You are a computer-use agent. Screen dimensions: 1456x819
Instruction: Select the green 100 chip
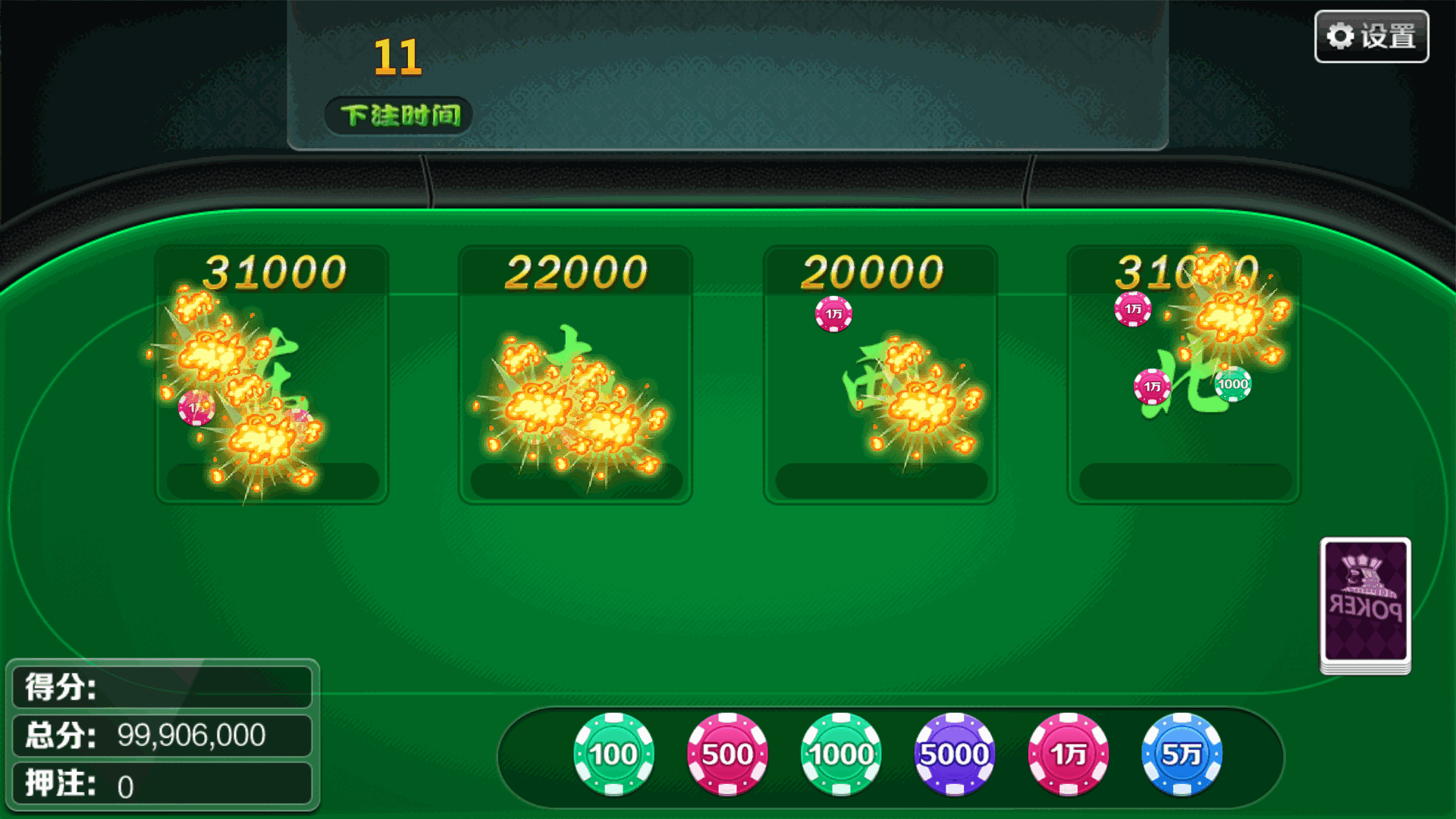(613, 754)
